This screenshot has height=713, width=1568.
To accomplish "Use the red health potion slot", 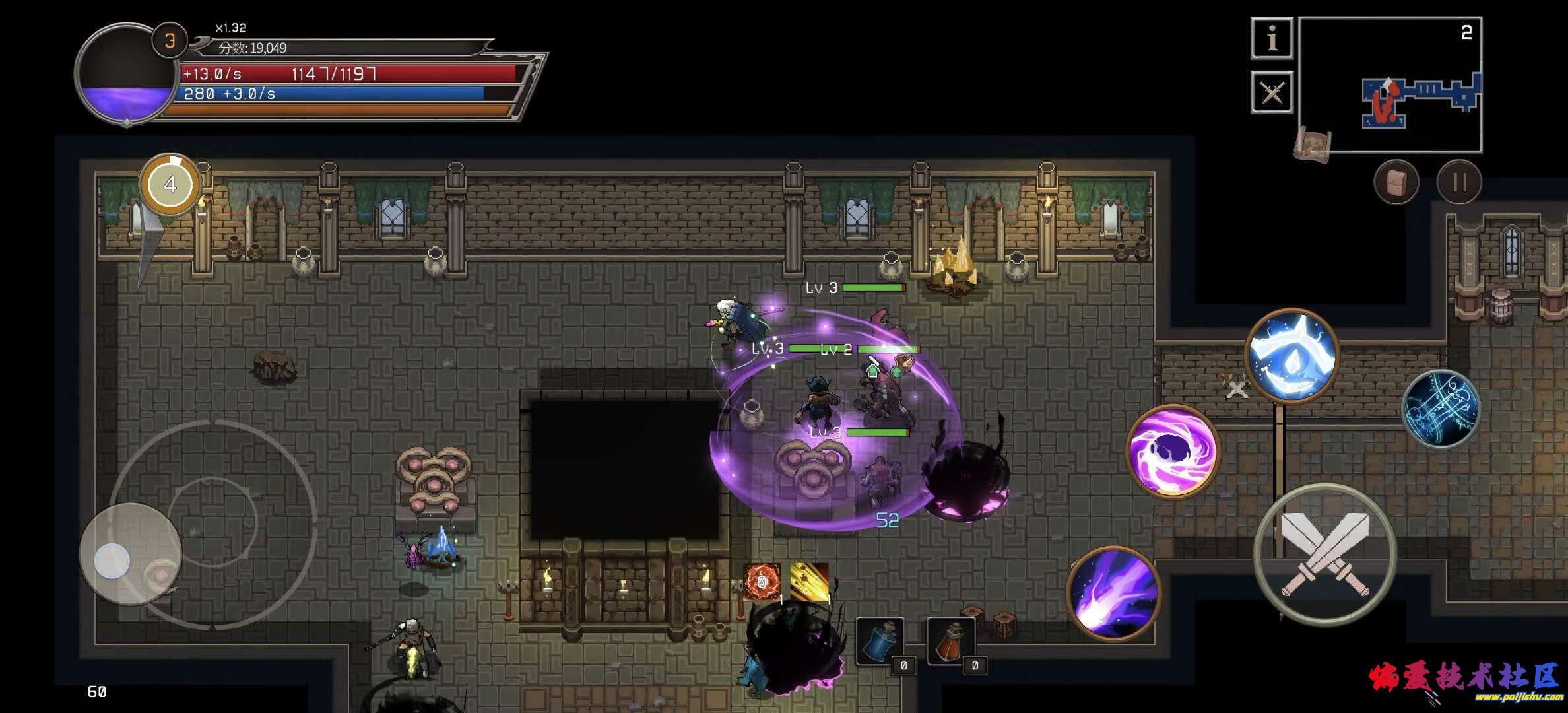I will (x=951, y=642).
